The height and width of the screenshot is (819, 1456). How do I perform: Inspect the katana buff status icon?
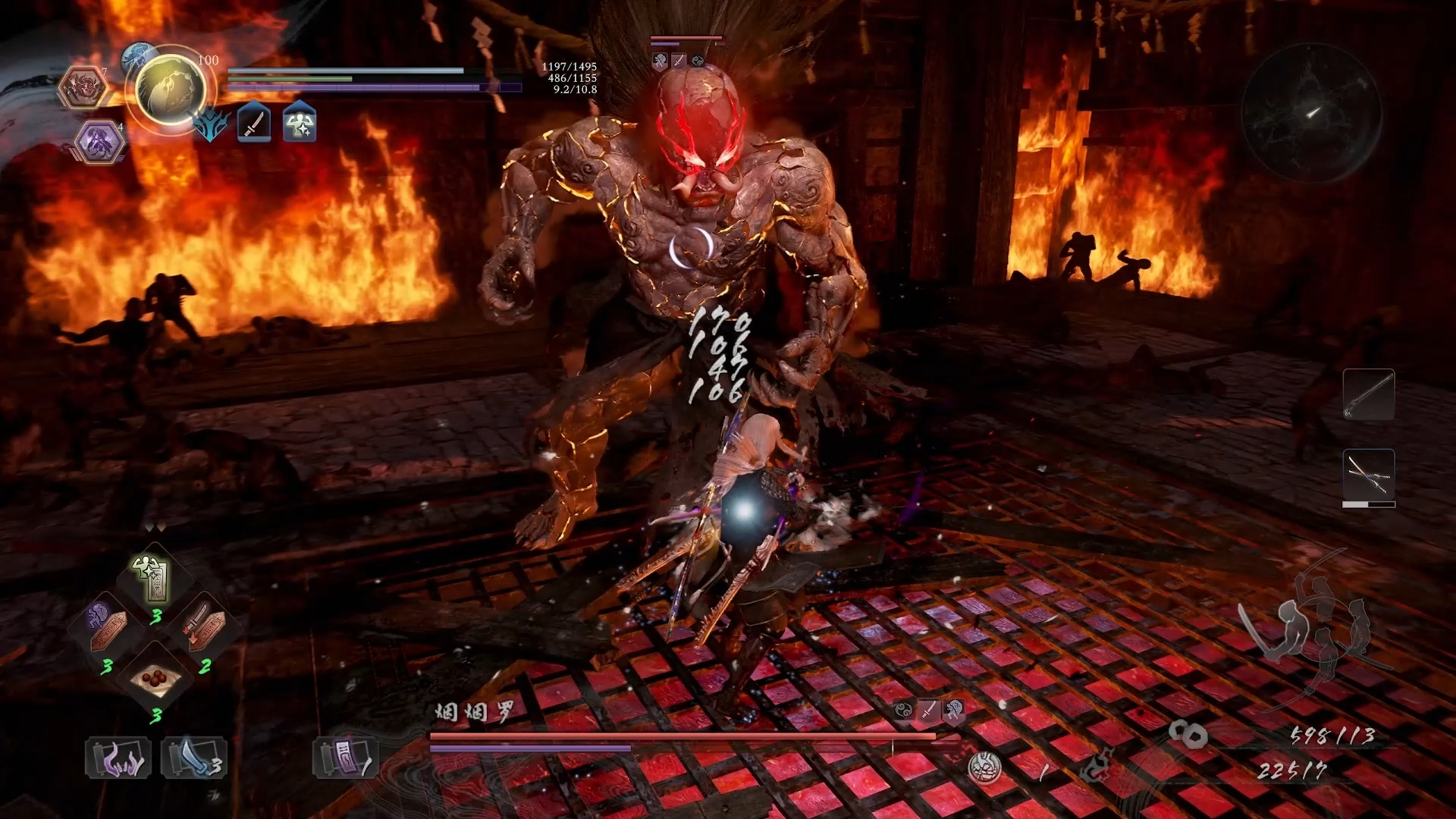tap(254, 123)
